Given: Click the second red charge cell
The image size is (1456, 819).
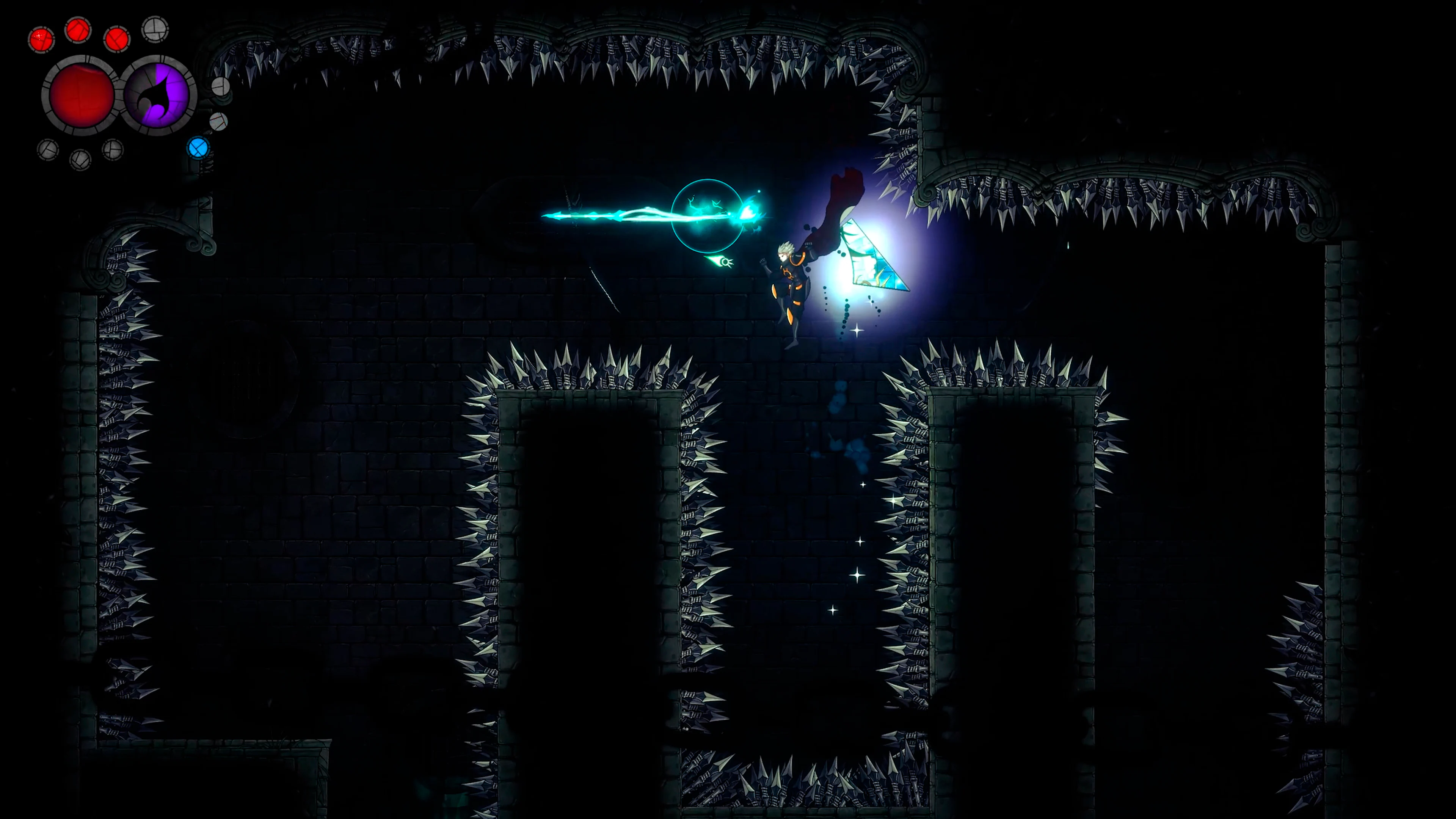Looking at the screenshot, I should [x=77, y=32].
